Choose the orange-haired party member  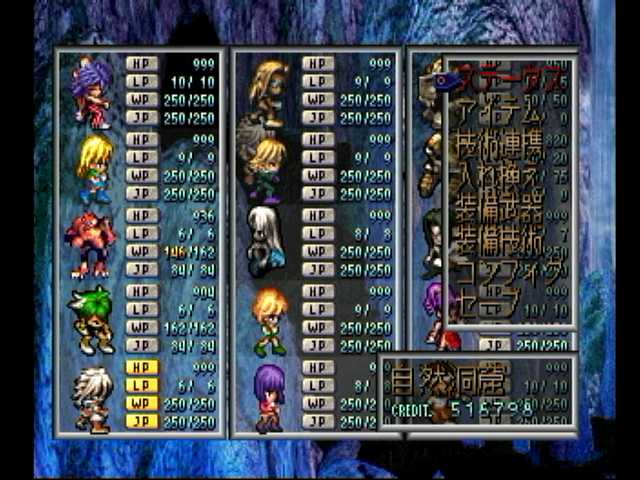click(x=269, y=320)
